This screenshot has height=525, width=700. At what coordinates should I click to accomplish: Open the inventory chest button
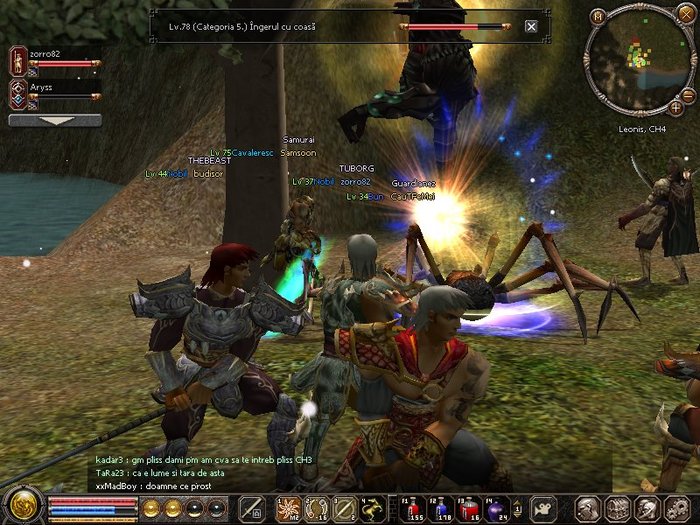pos(615,507)
